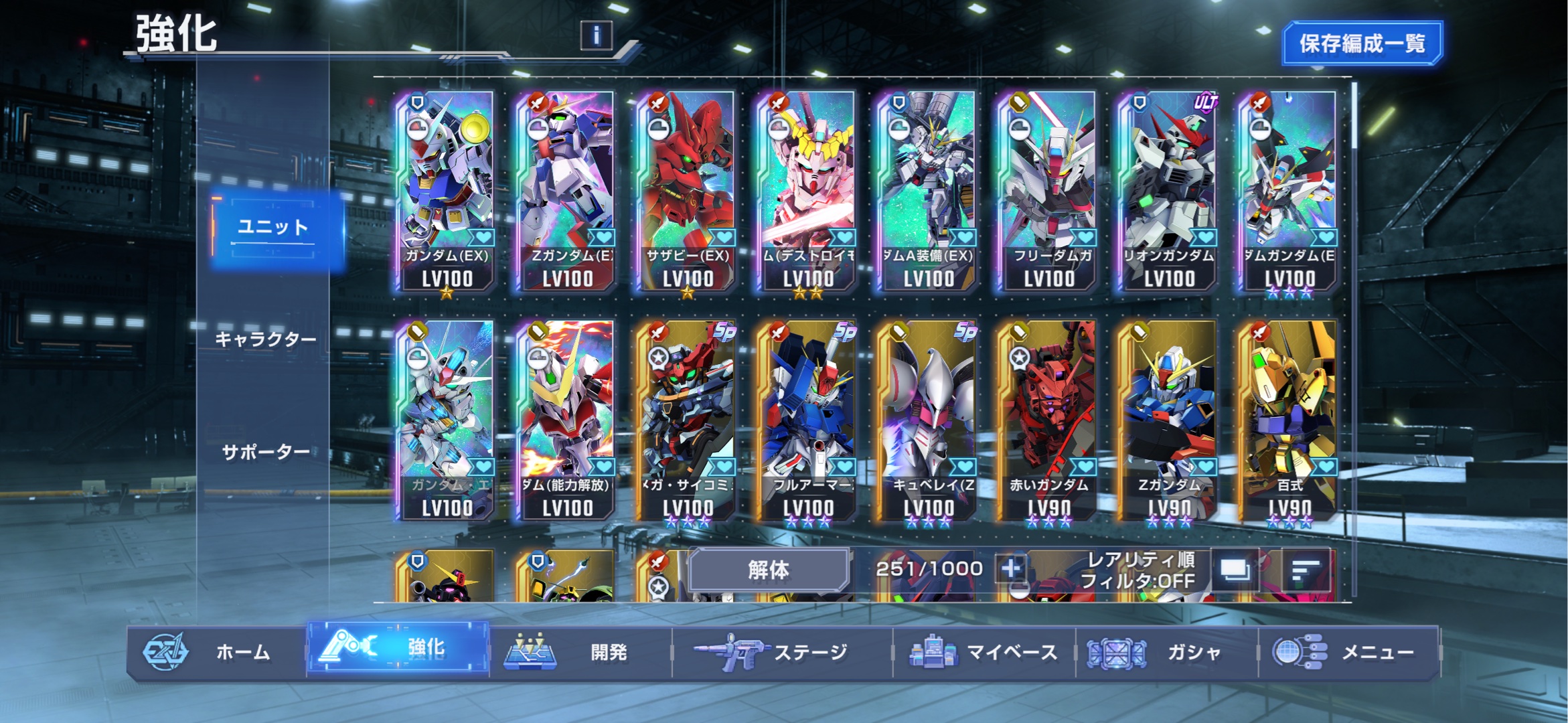The image size is (1568, 723).
Task: Choose the サザビー(EX) unit card
Action: pos(688,191)
